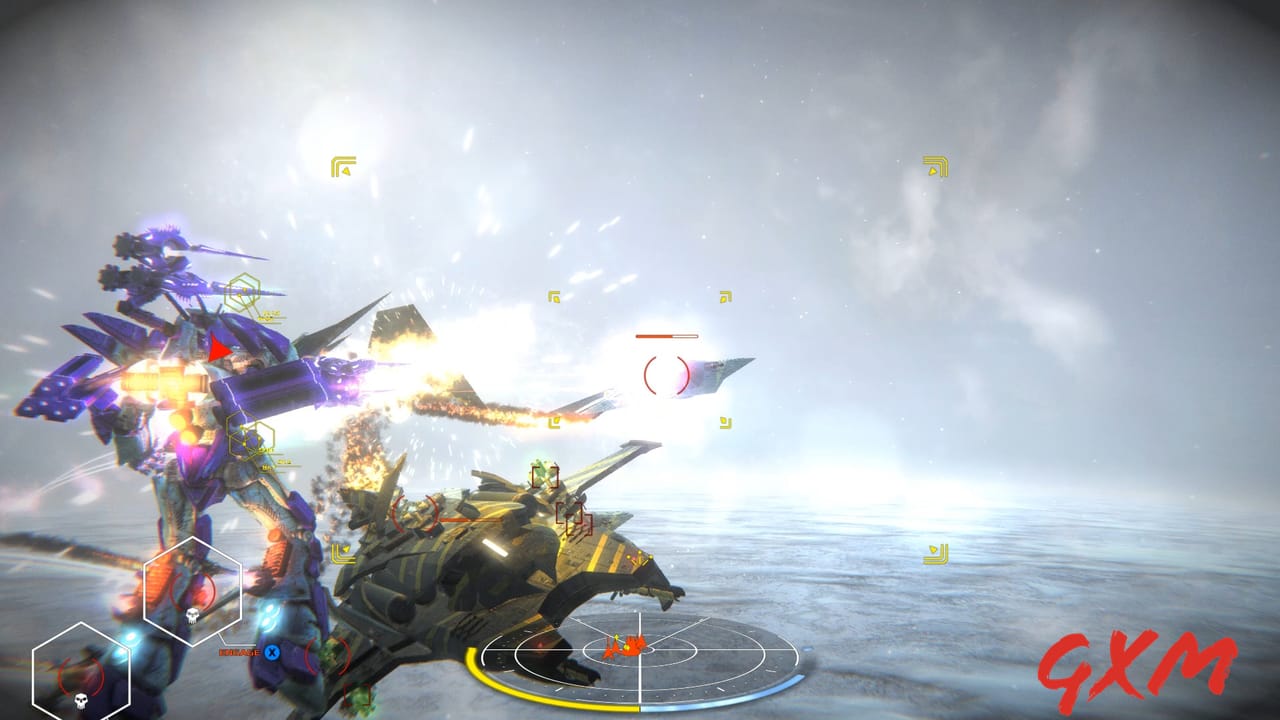Click the EVADE label beside the hexagon reticle
Screen dimensions: 1280x720
(238, 652)
